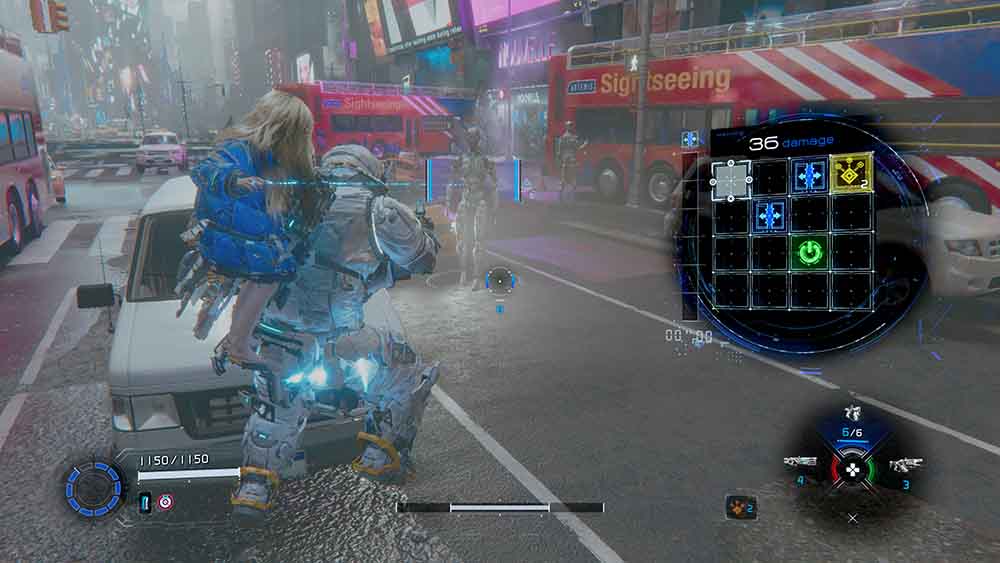The width and height of the screenshot is (1000, 563).
Task: Use the orange grenade item slot
Action: (740, 507)
